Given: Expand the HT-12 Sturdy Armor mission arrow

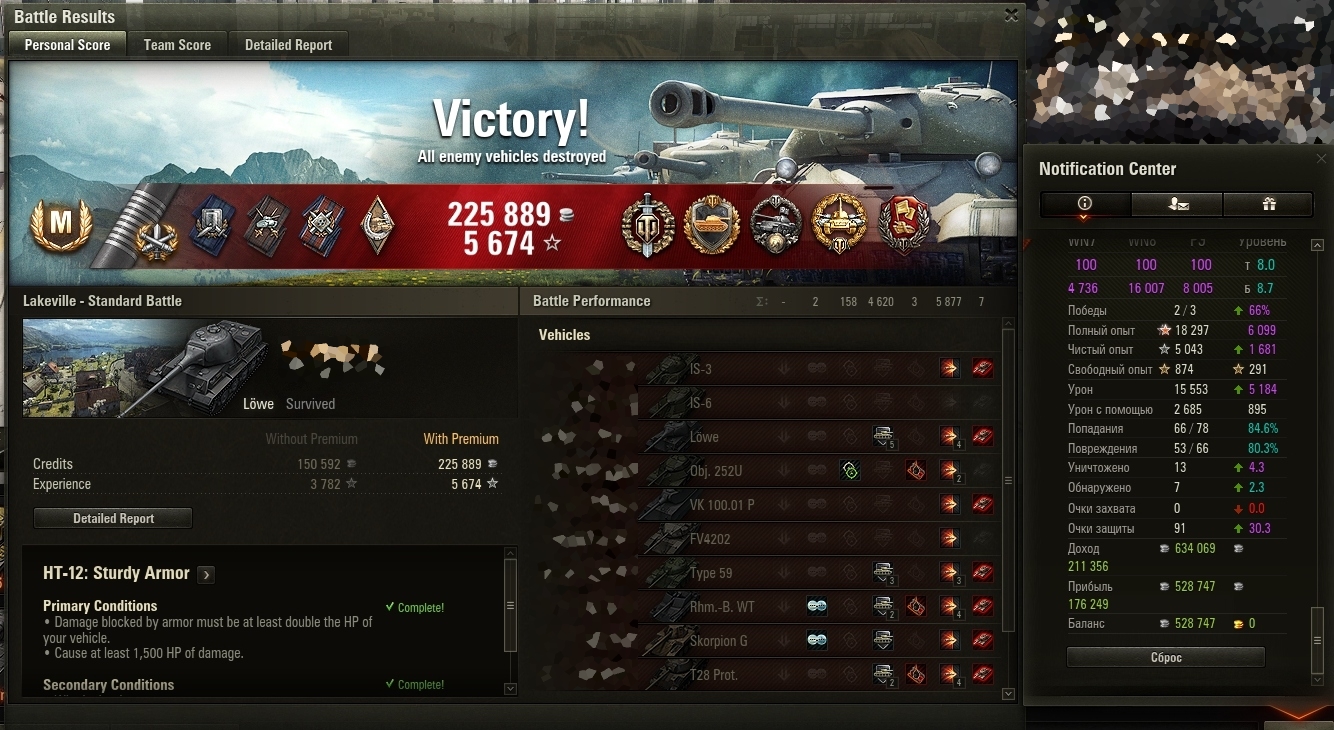Looking at the screenshot, I should 206,574.
